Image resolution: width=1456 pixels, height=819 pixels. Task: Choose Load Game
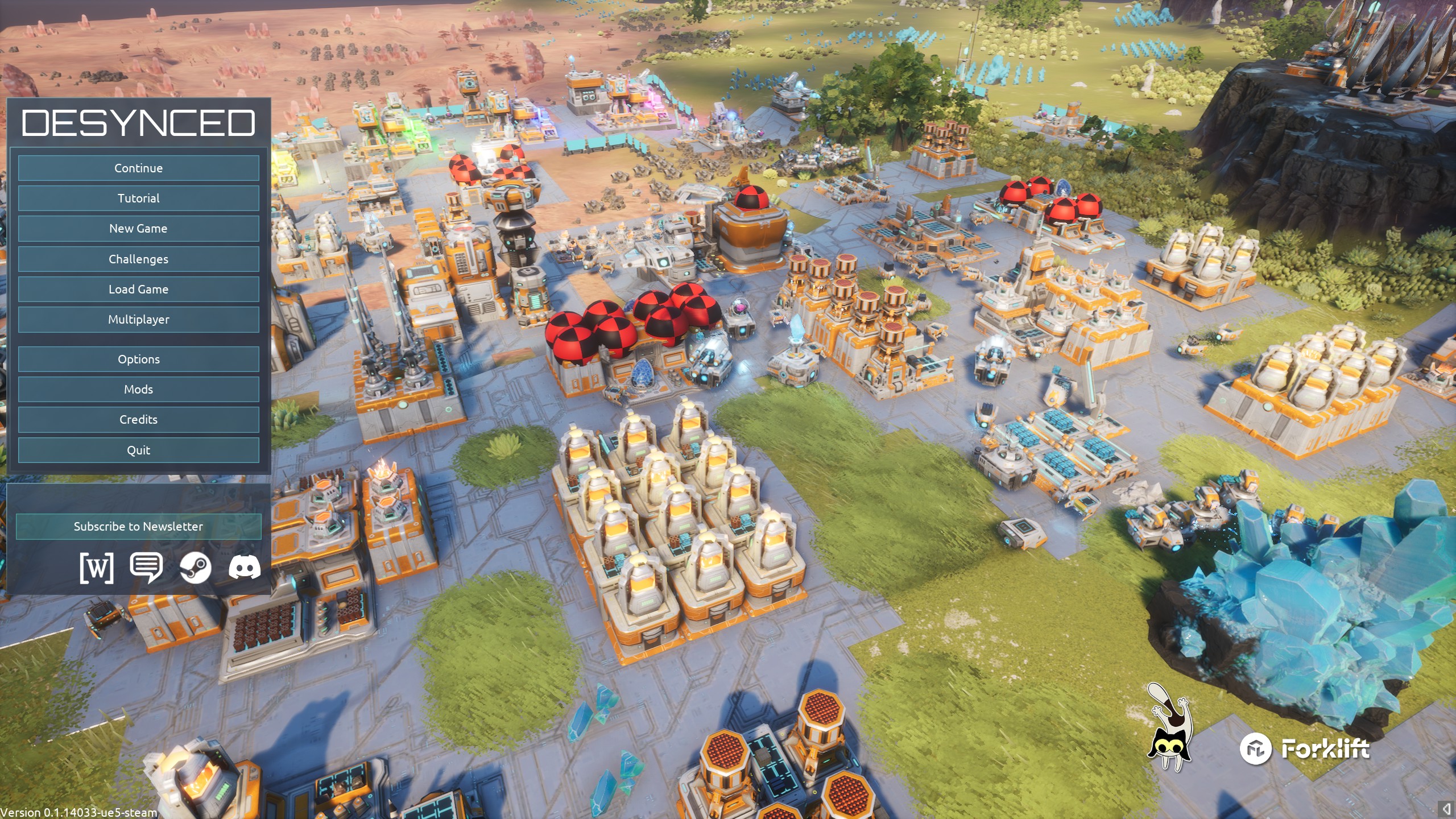138,289
